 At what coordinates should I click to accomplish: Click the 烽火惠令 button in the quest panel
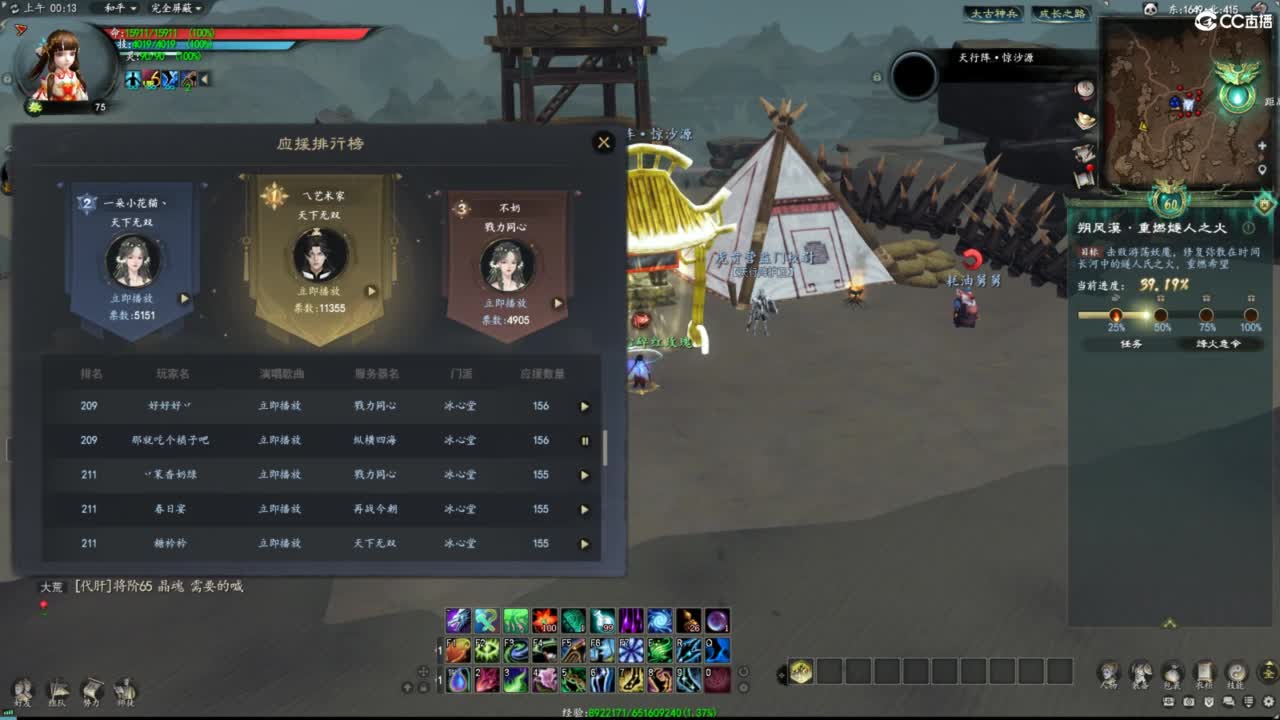click(x=1219, y=346)
